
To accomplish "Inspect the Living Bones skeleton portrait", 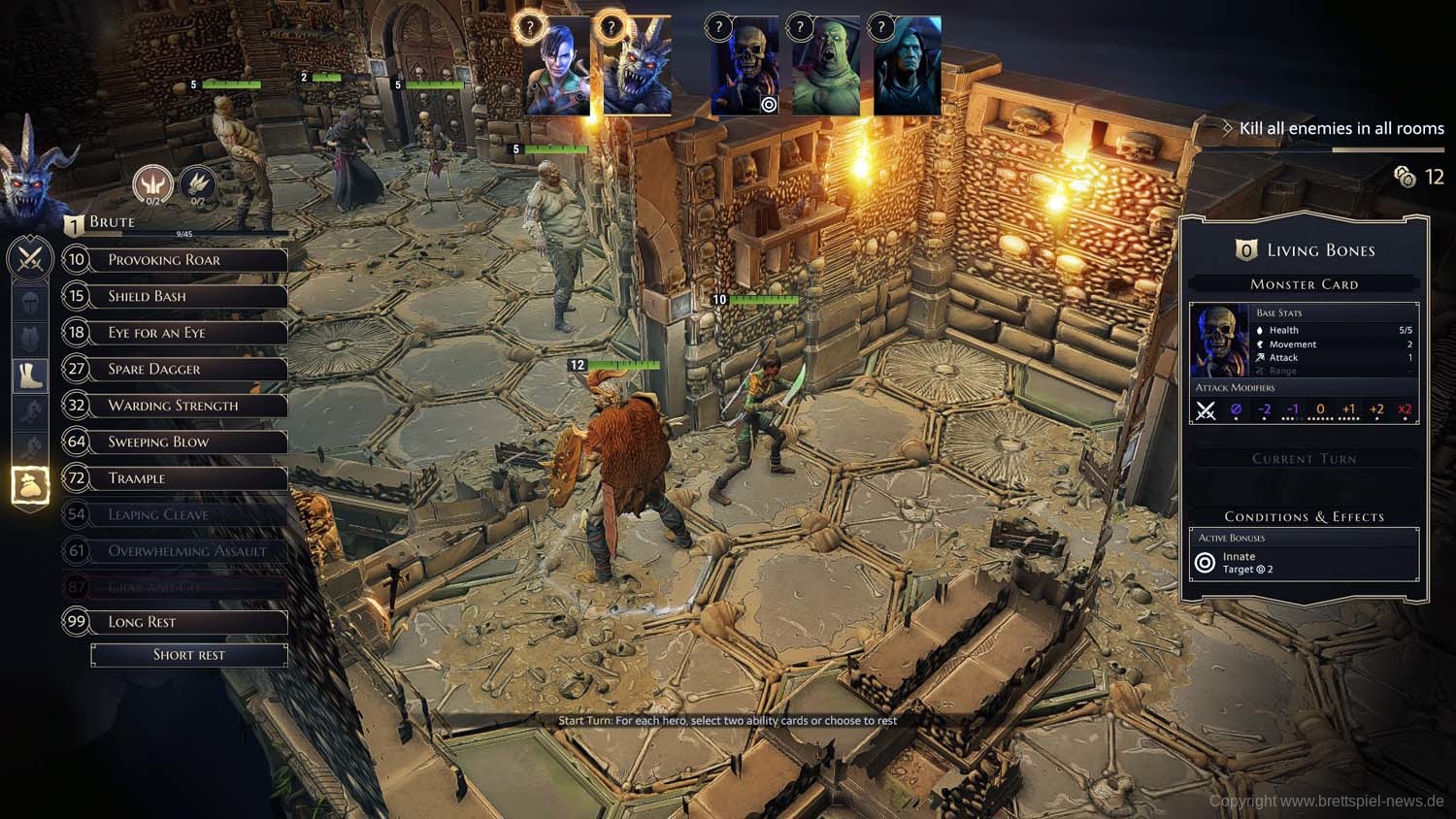I will point(745,66).
